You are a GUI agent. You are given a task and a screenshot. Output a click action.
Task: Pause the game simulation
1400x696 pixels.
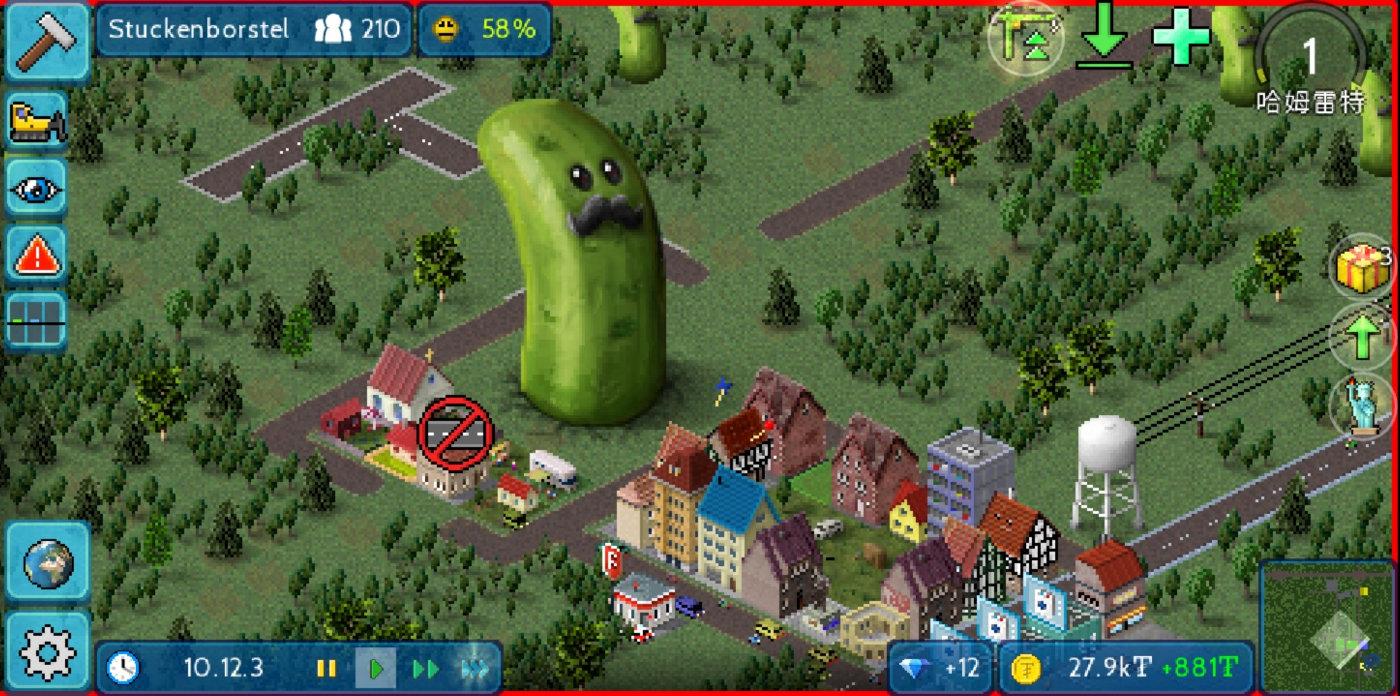coord(326,668)
